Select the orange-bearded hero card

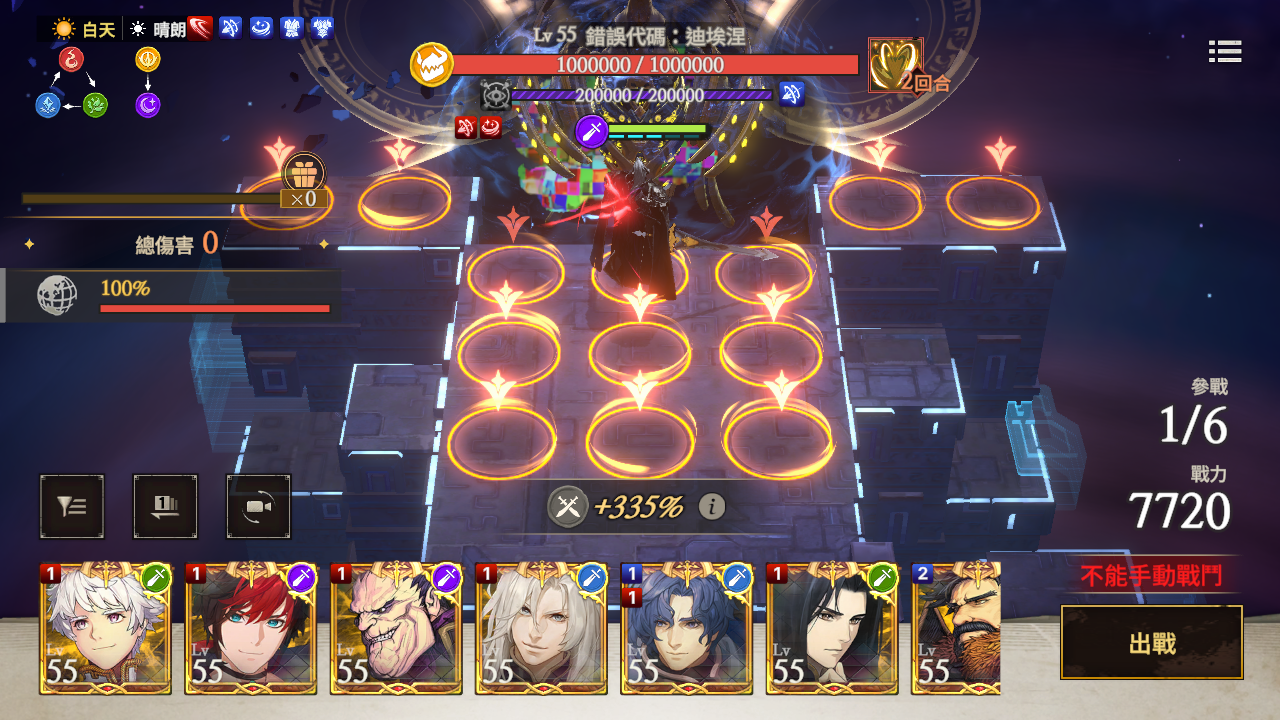[957, 628]
